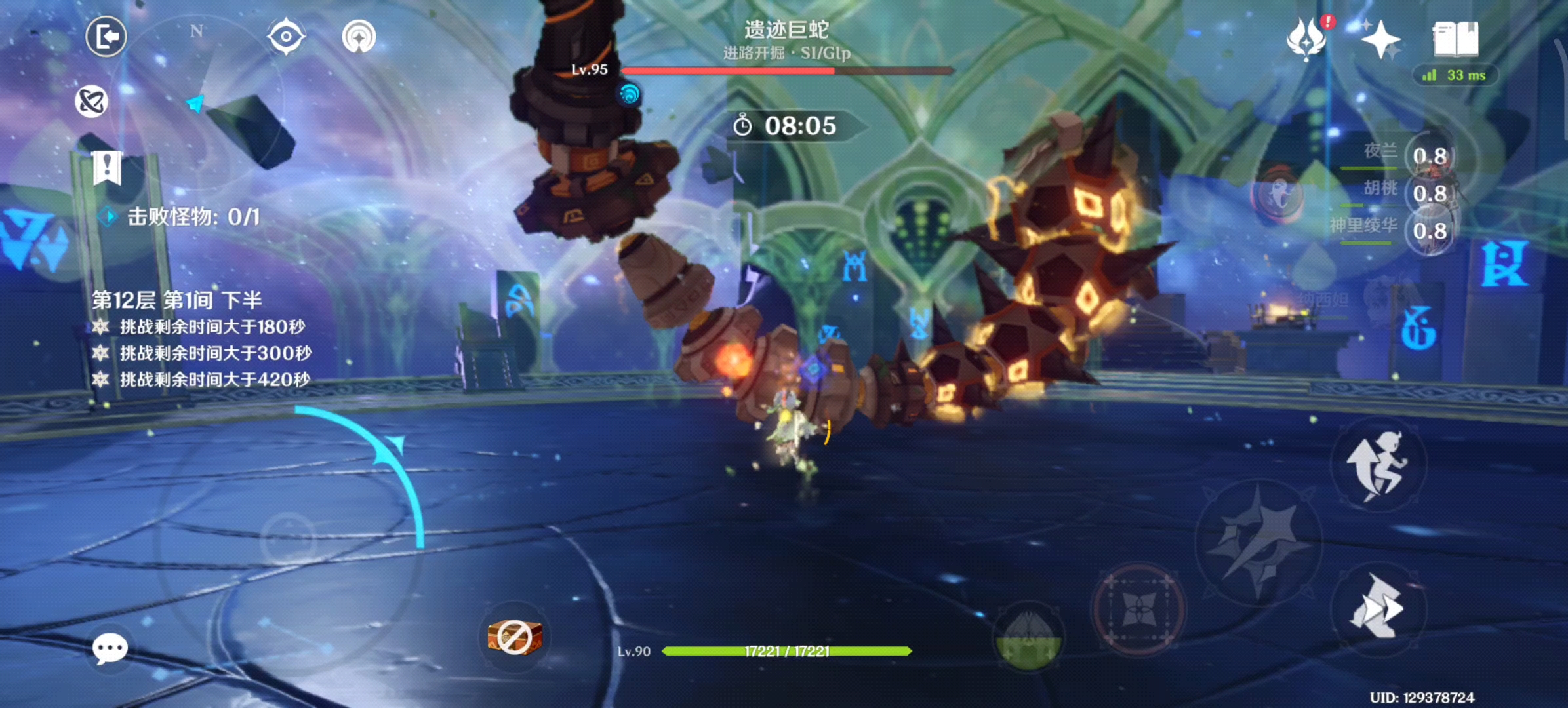Activate the elemental skill button
This screenshot has width=1568, height=708.
1140,608
